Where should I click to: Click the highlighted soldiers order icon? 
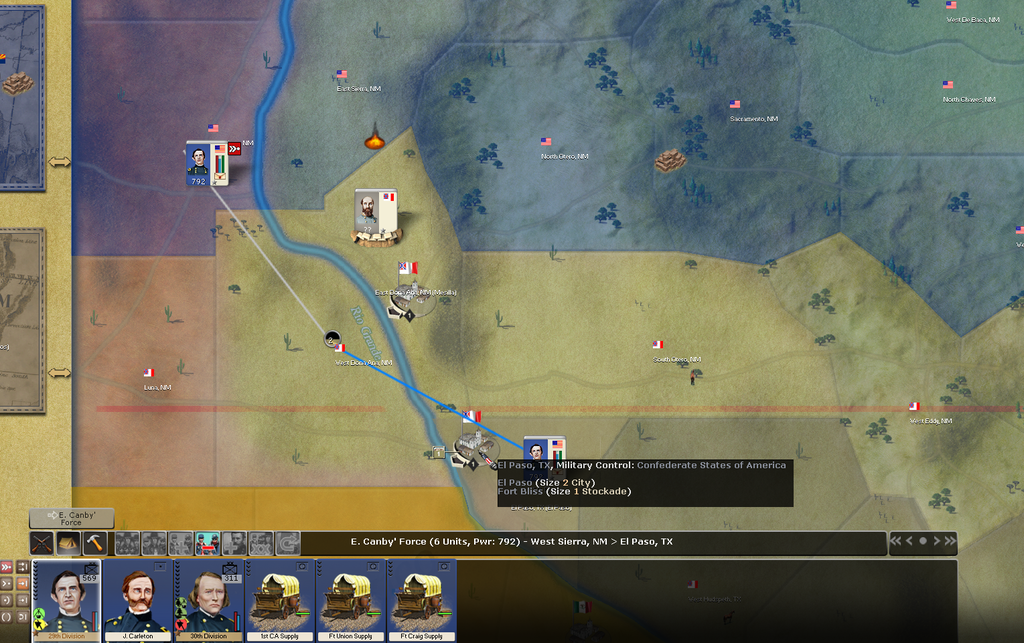207,543
